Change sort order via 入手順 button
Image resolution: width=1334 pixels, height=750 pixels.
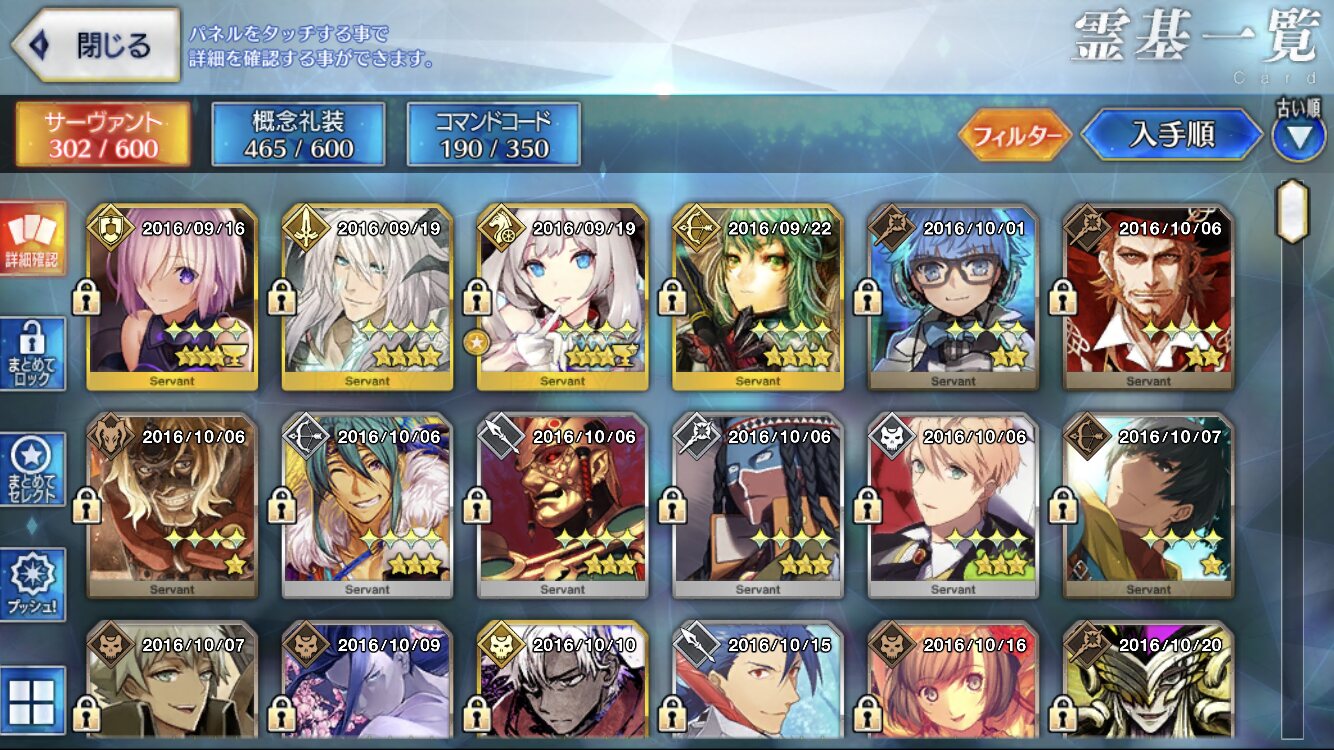coord(1171,135)
